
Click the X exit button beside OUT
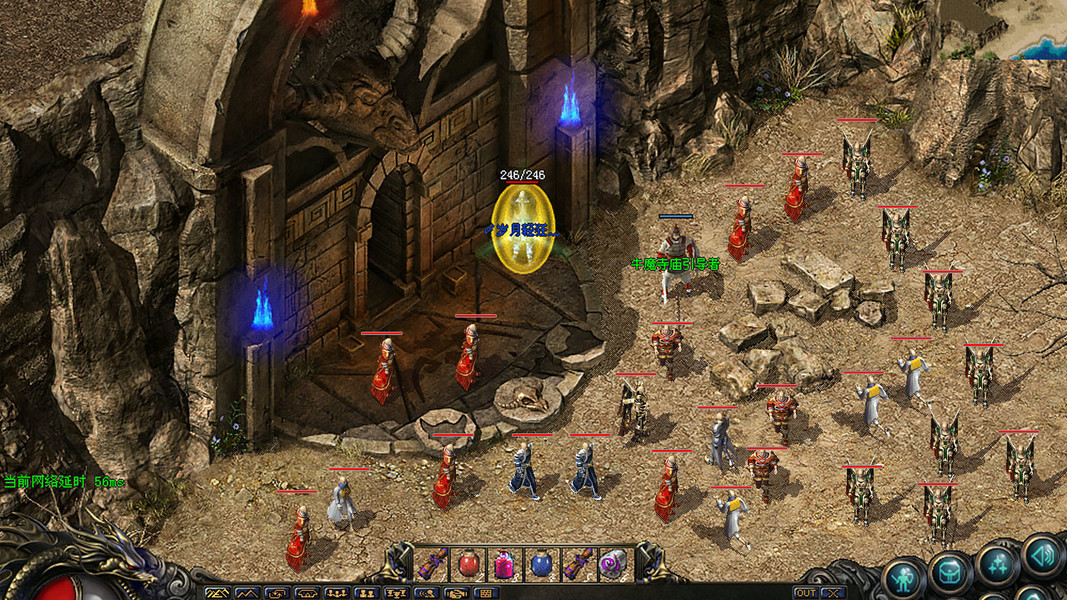(x=832, y=593)
